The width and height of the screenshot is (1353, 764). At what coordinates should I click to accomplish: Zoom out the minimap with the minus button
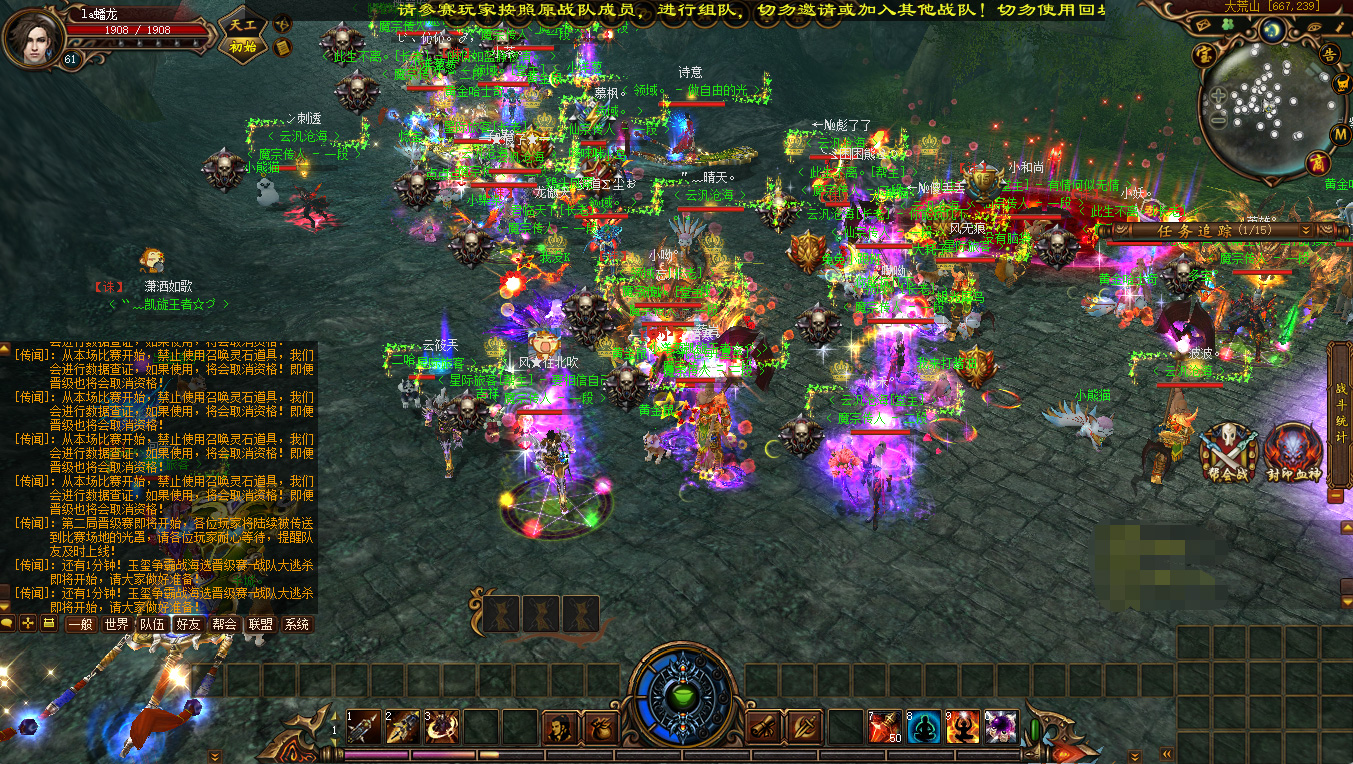pos(1218,120)
